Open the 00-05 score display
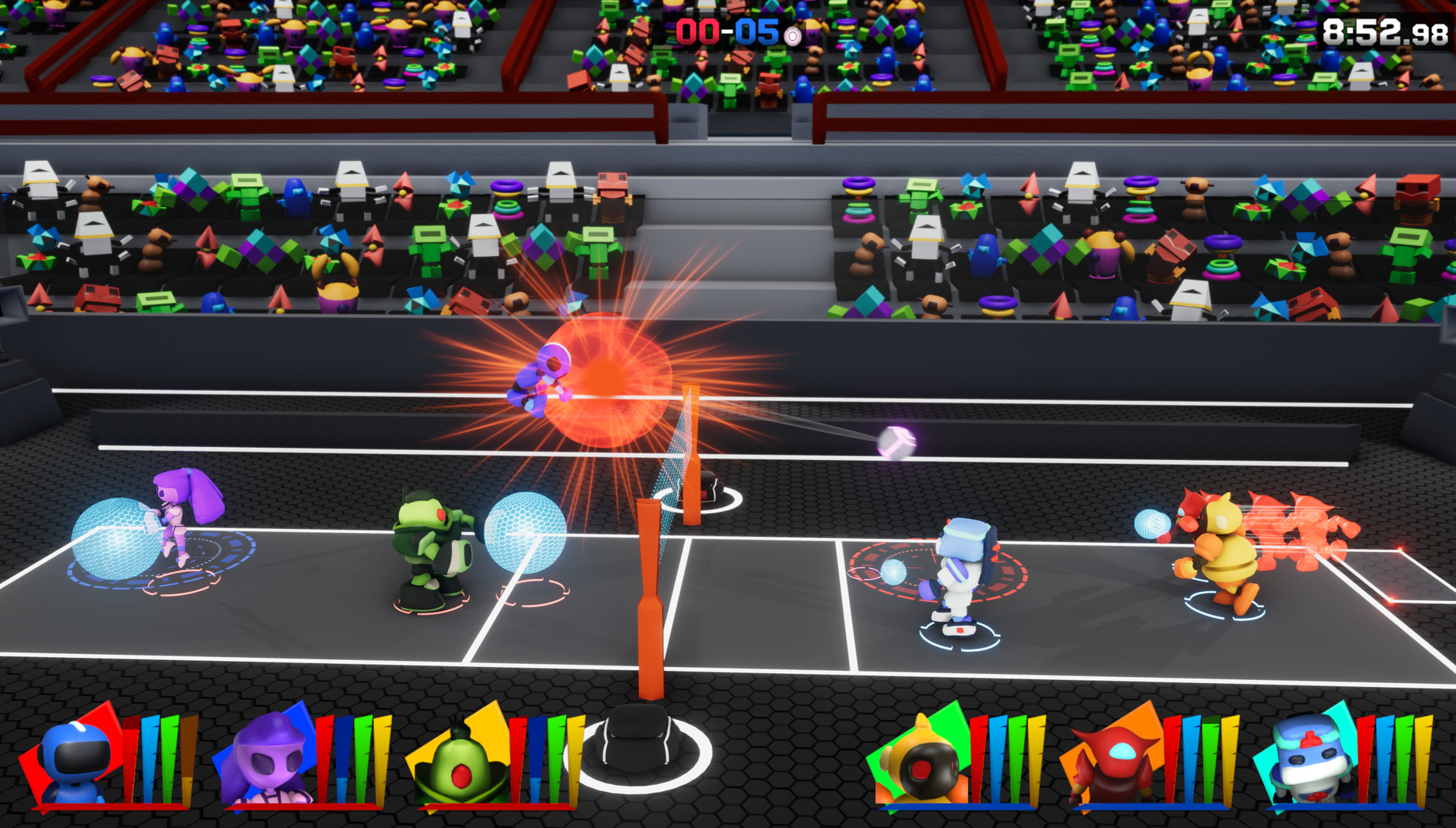Image resolution: width=1456 pixels, height=828 pixels. (x=726, y=32)
